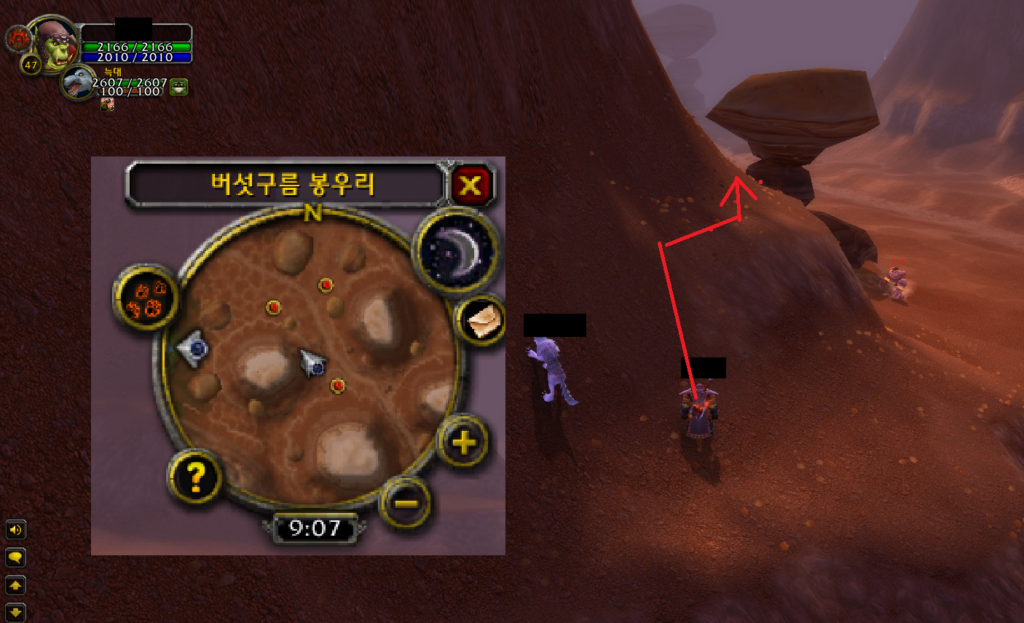
Task: Click the chat scroll-up arrow button
Action: click(16, 584)
